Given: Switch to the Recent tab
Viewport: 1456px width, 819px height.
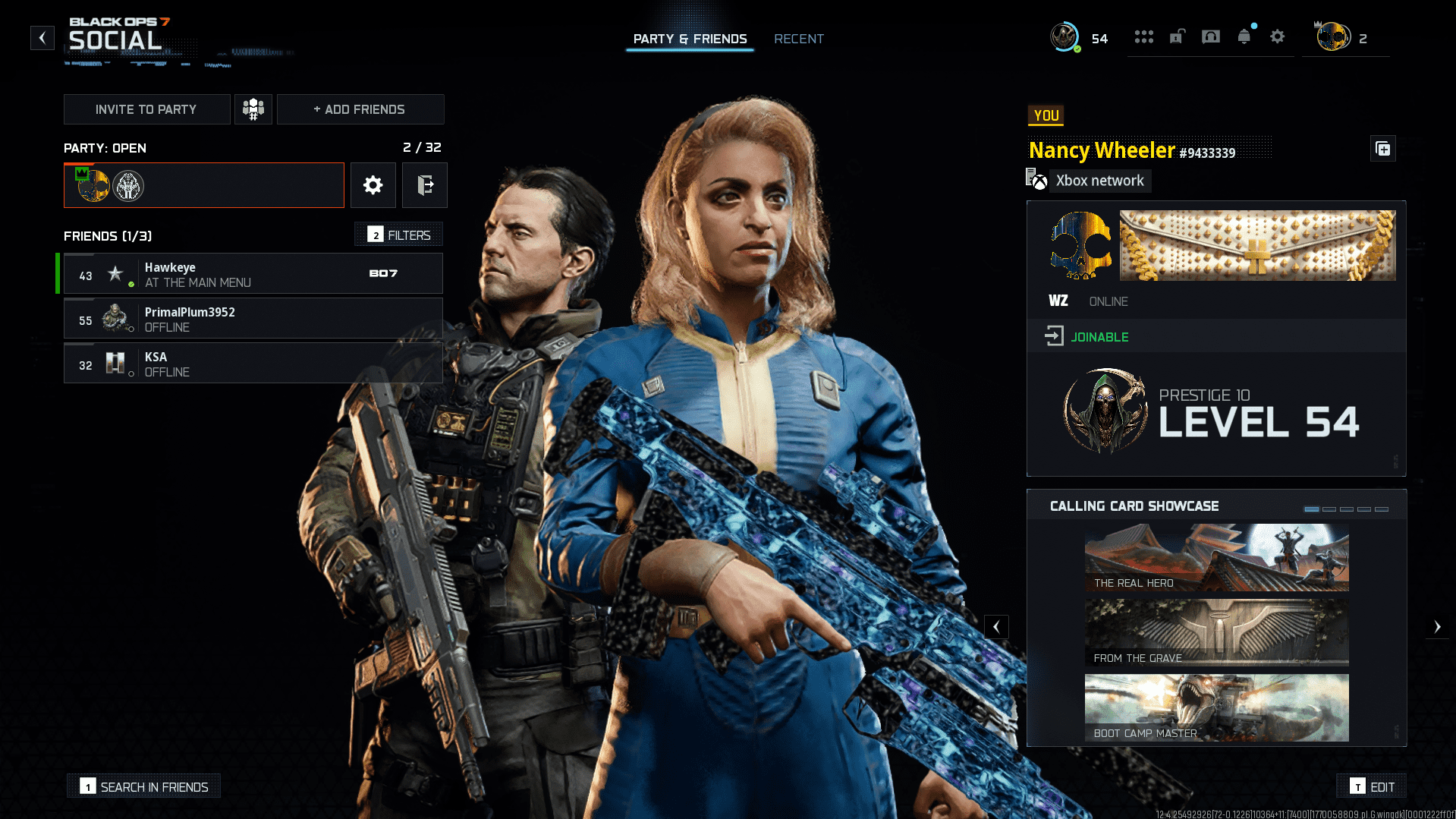Looking at the screenshot, I should [x=798, y=39].
